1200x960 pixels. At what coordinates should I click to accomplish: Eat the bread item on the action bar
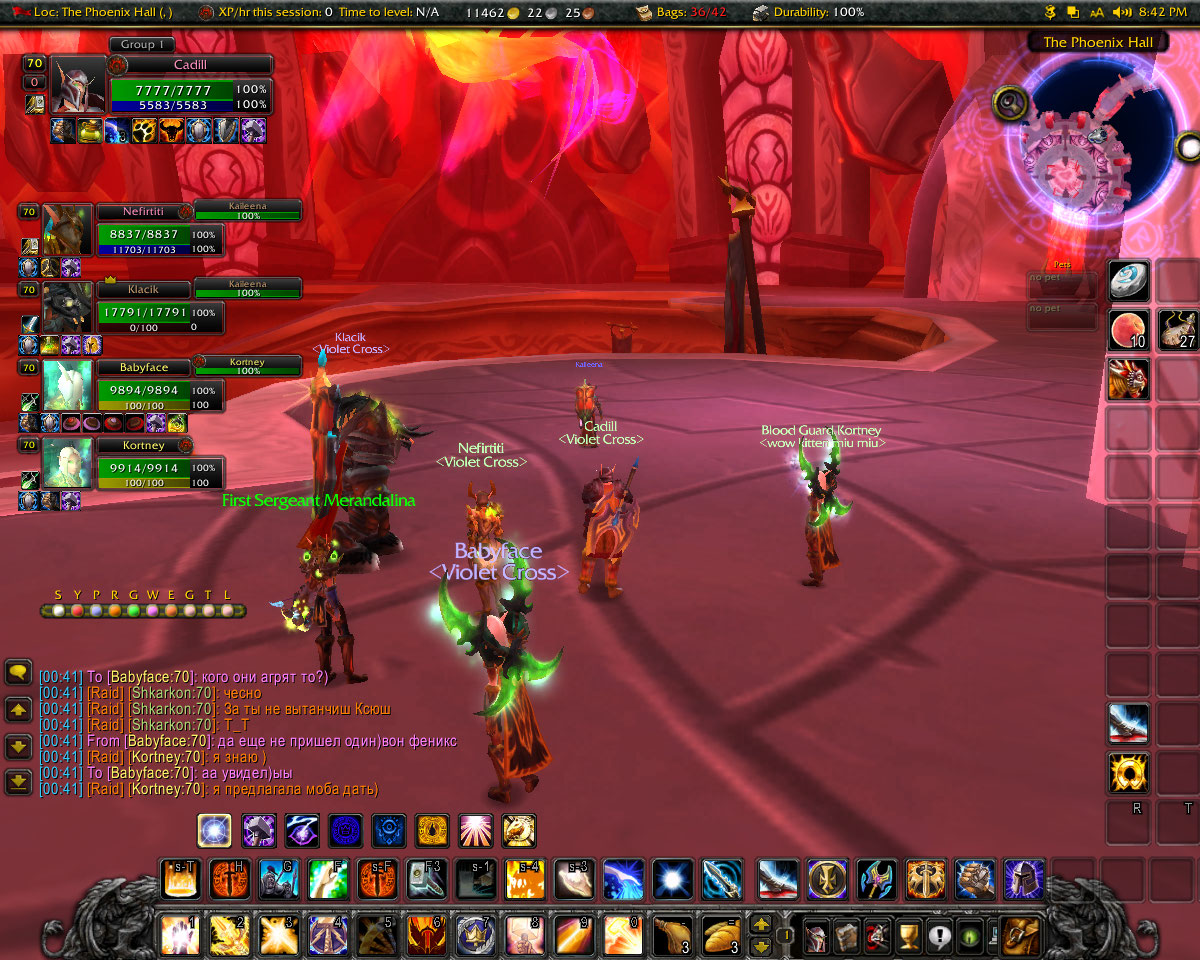720,936
